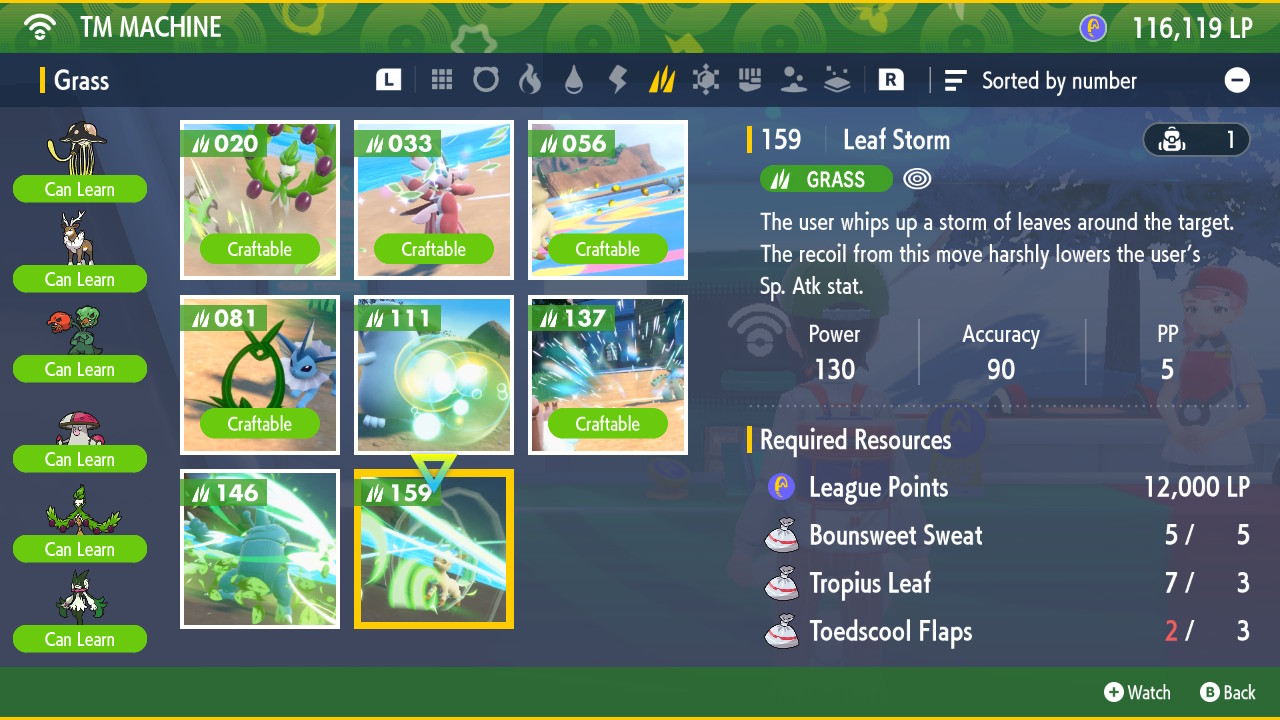Switch to Fighting type fist filter
The width and height of the screenshot is (1280, 720).
pyautogui.click(x=750, y=80)
